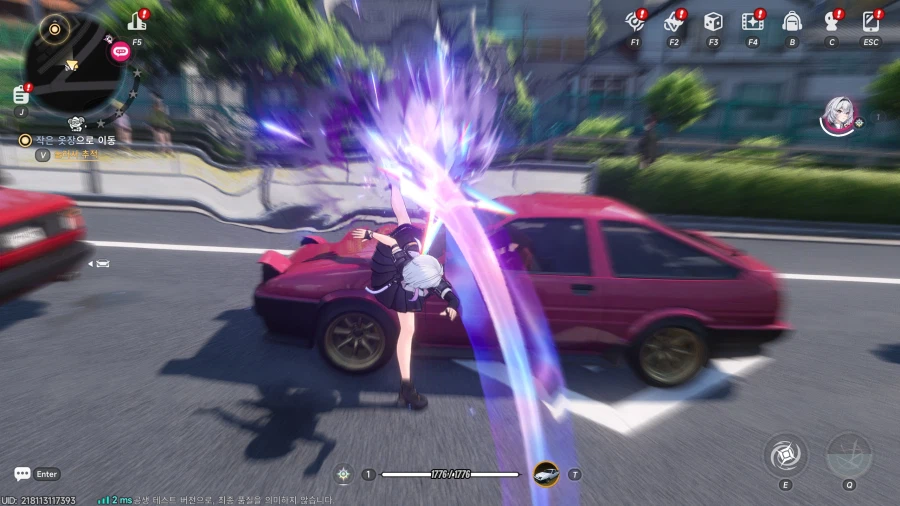
Task: Activate the ultimate ability icon
Action: point(848,455)
